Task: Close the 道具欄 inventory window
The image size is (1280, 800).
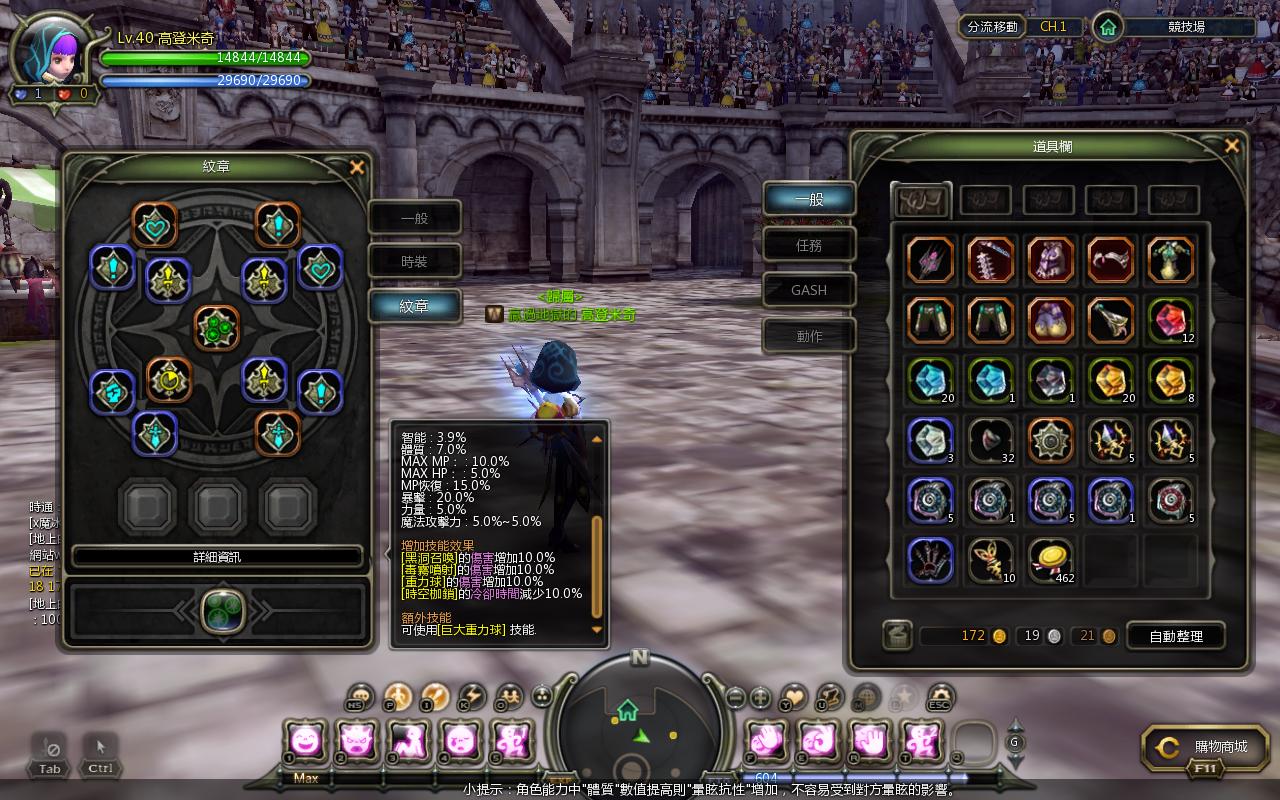Action: (1232, 146)
